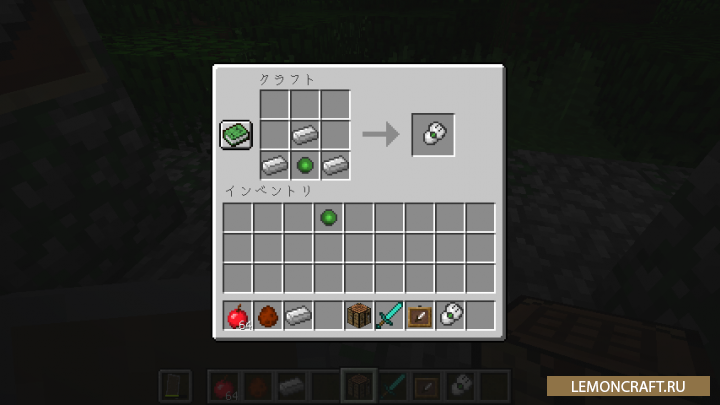Pick up the iron ingot from the hotbar
The image size is (720, 405).
(x=297, y=316)
